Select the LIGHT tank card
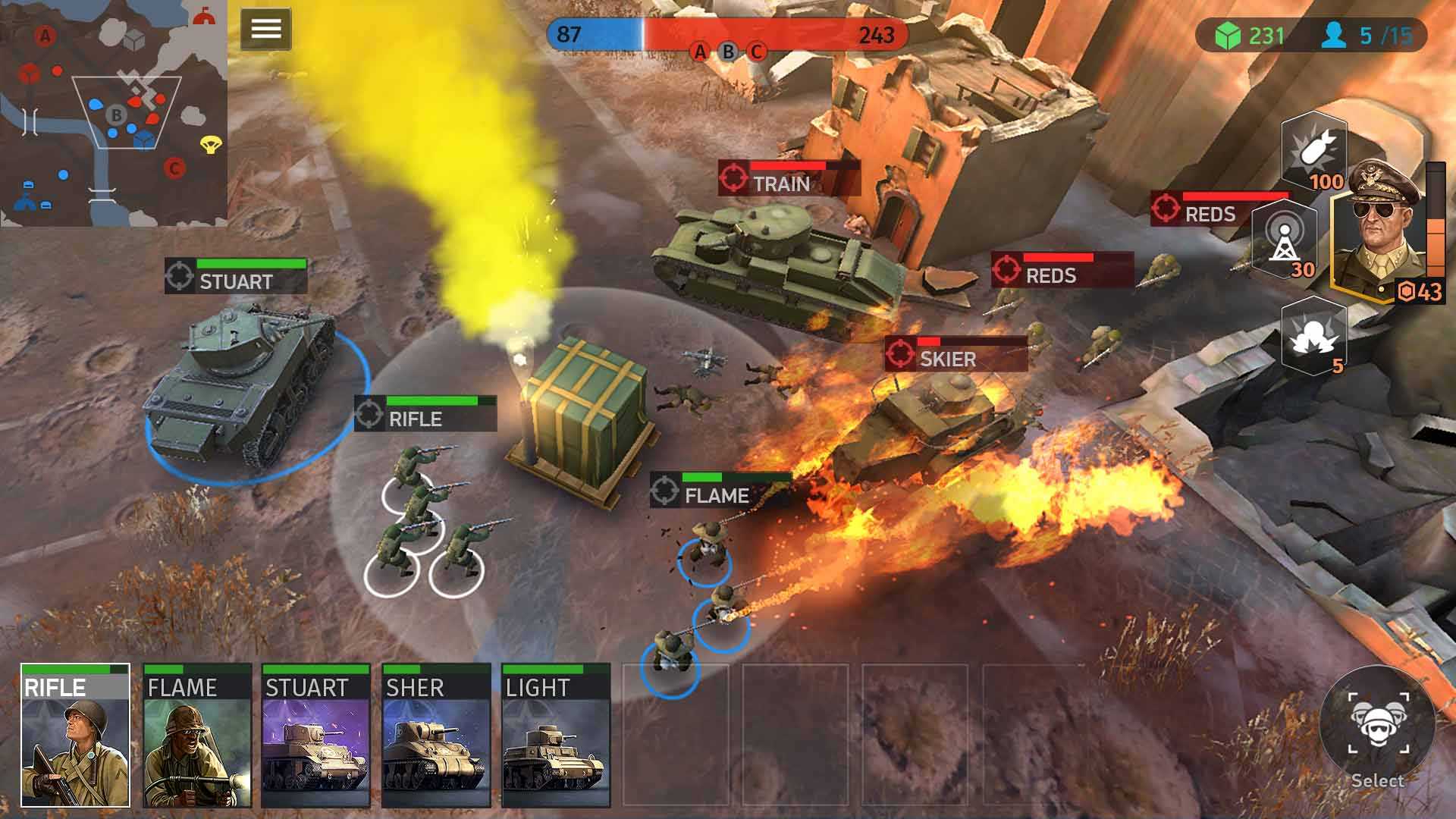 [x=556, y=736]
